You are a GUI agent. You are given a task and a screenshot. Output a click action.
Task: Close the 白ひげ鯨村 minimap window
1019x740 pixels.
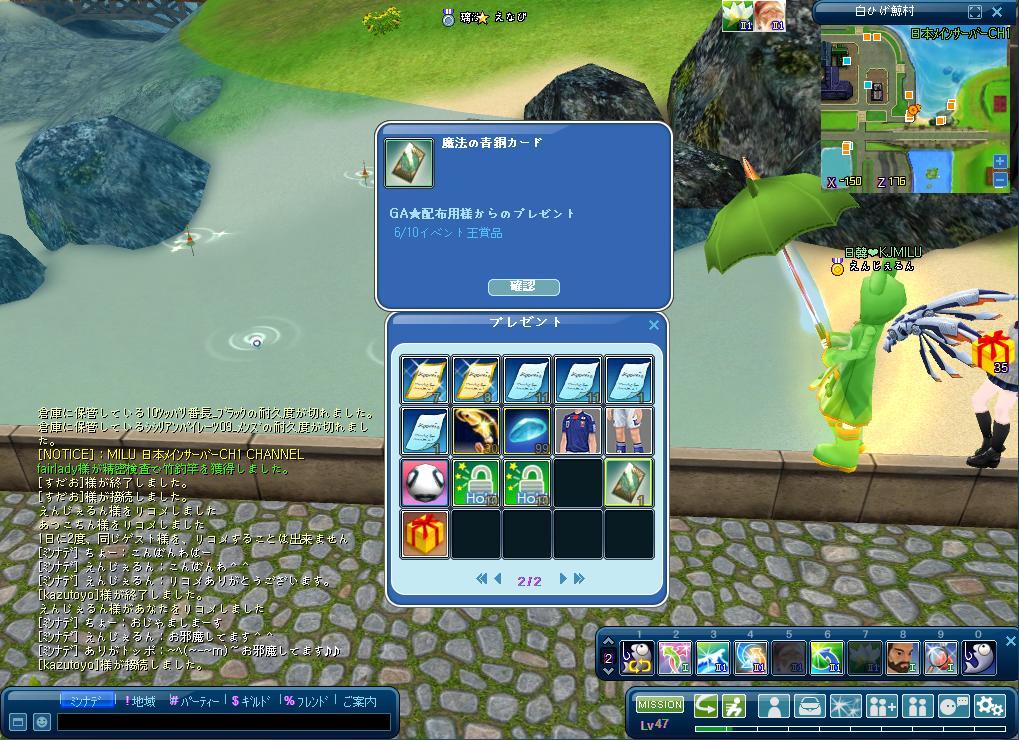click(997, 12)
